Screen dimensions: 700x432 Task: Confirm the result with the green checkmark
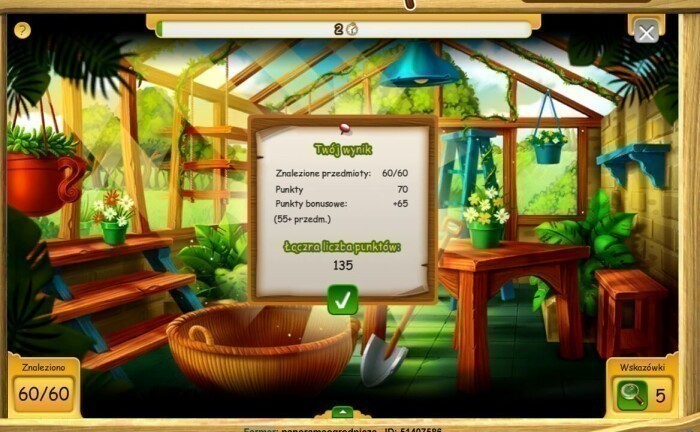click(343, 299)
